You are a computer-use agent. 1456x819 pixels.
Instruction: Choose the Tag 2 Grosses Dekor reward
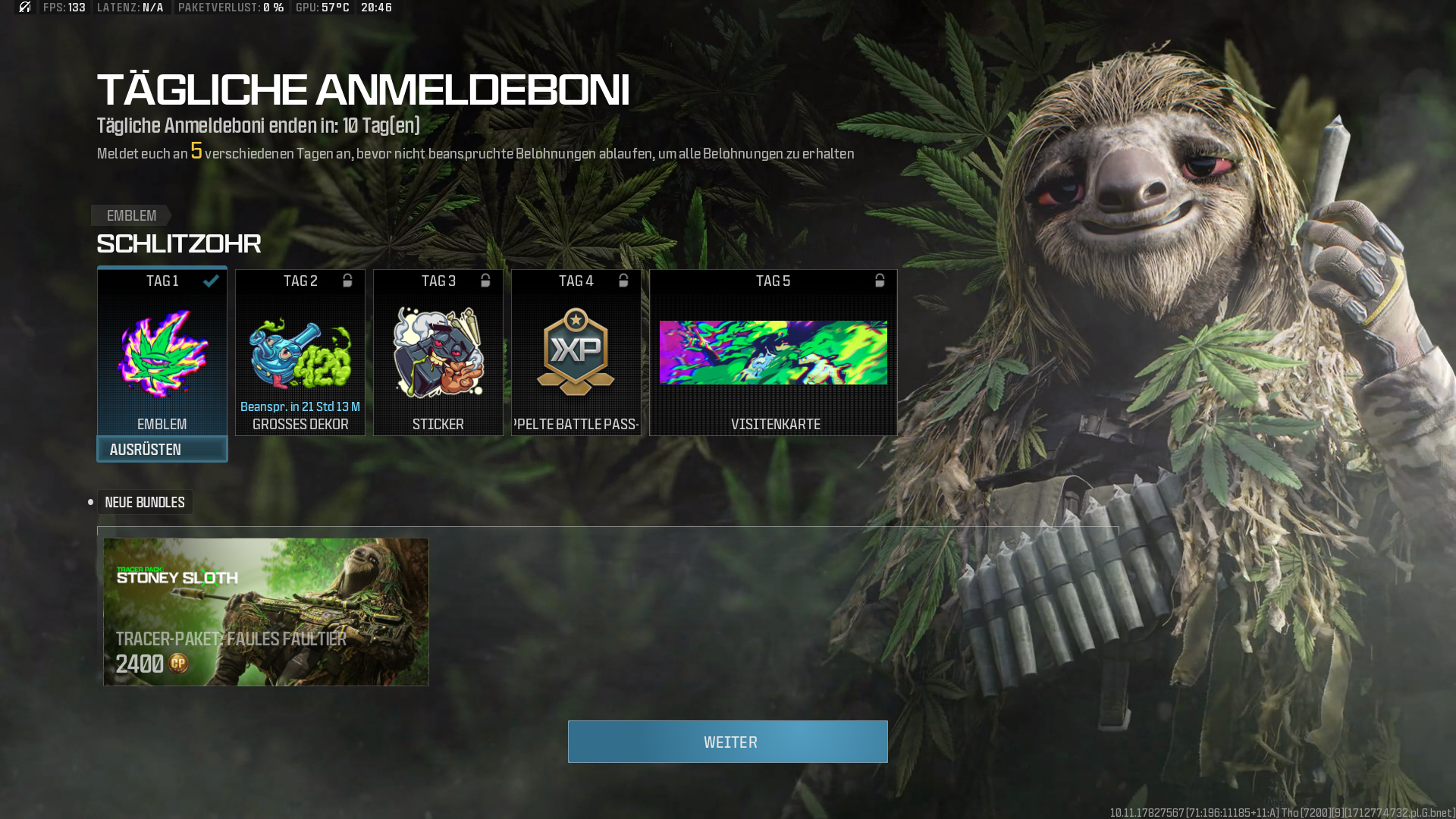pos(300,353)
